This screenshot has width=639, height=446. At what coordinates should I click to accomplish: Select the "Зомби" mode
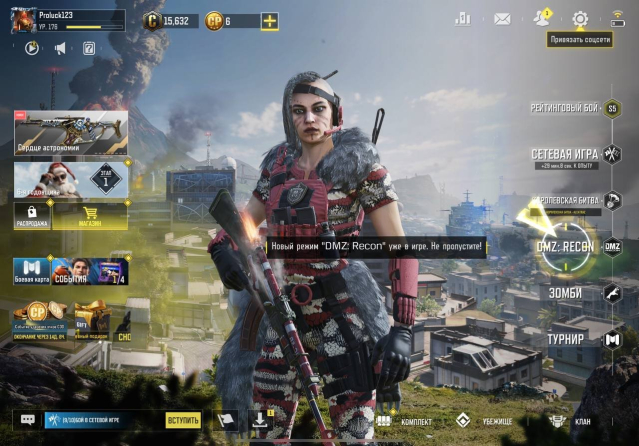(566, 292)
